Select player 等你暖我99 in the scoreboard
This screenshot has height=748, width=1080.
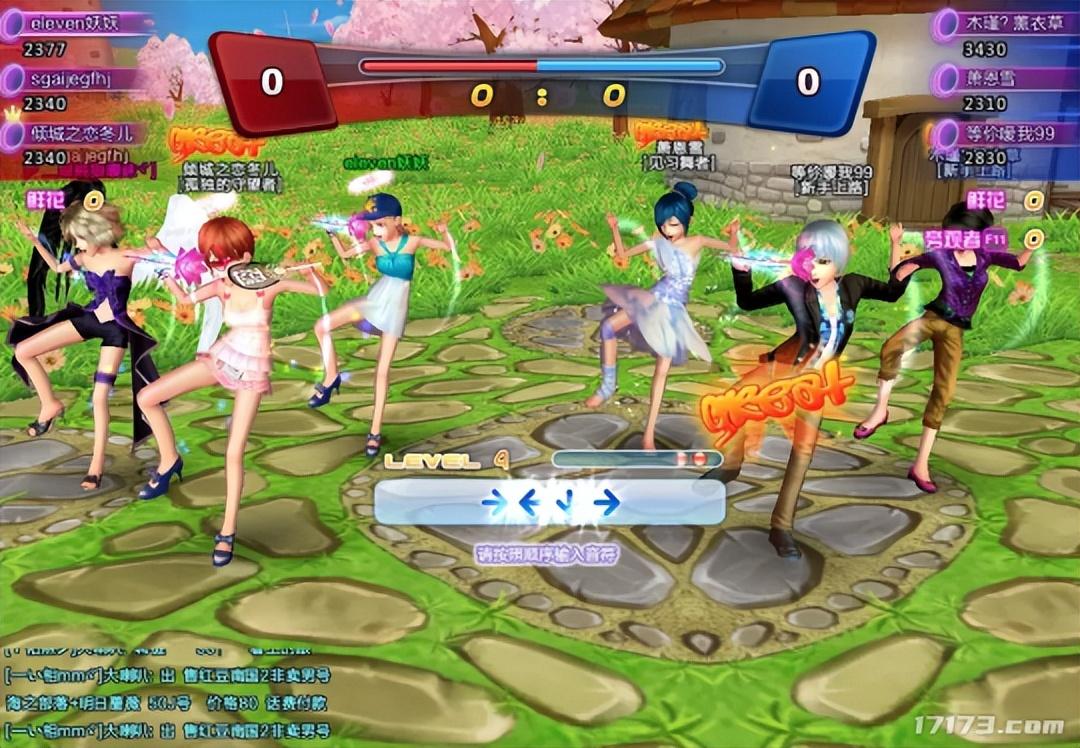1005,134
